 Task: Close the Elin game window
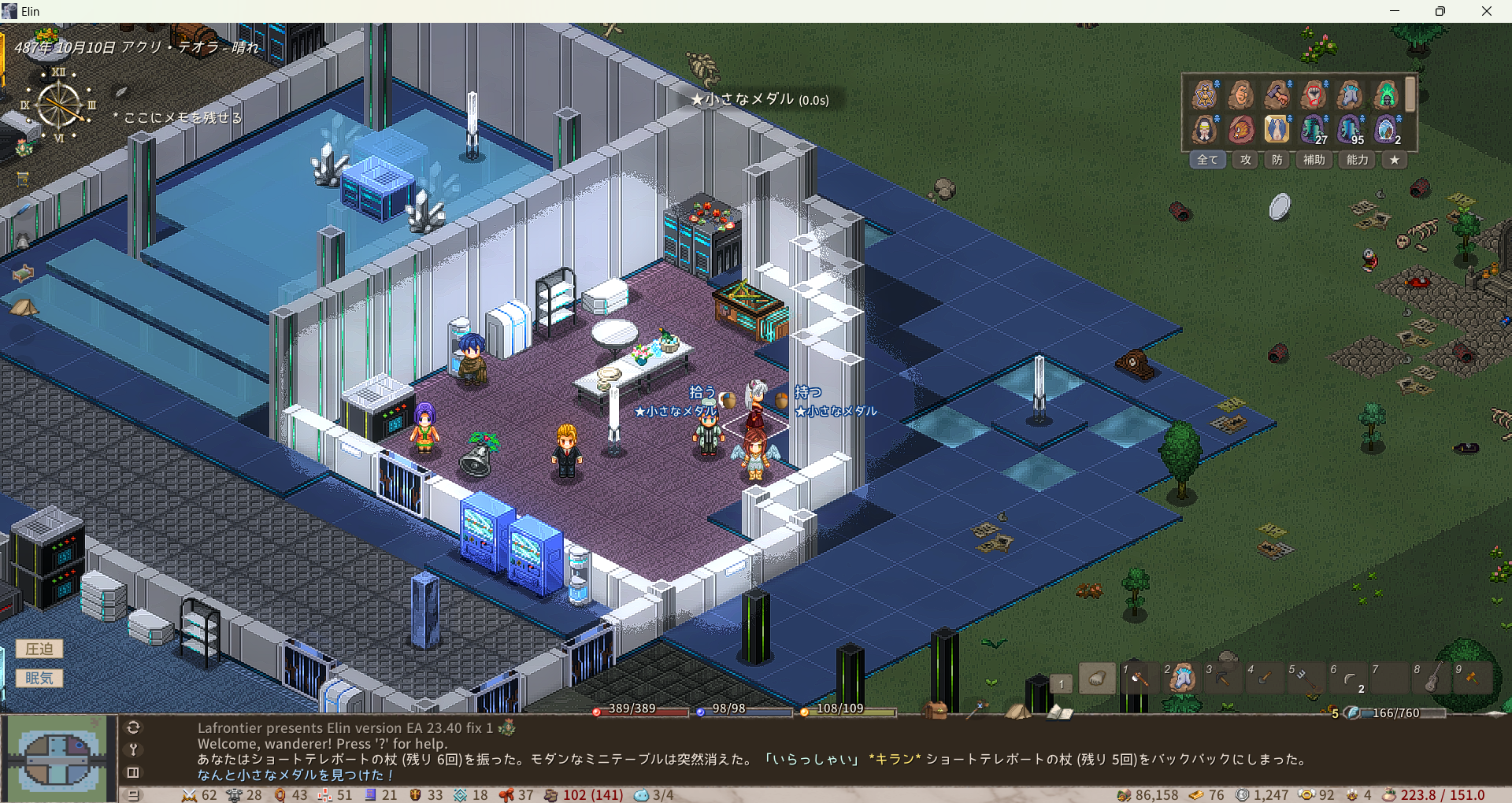coord(1486,11)
